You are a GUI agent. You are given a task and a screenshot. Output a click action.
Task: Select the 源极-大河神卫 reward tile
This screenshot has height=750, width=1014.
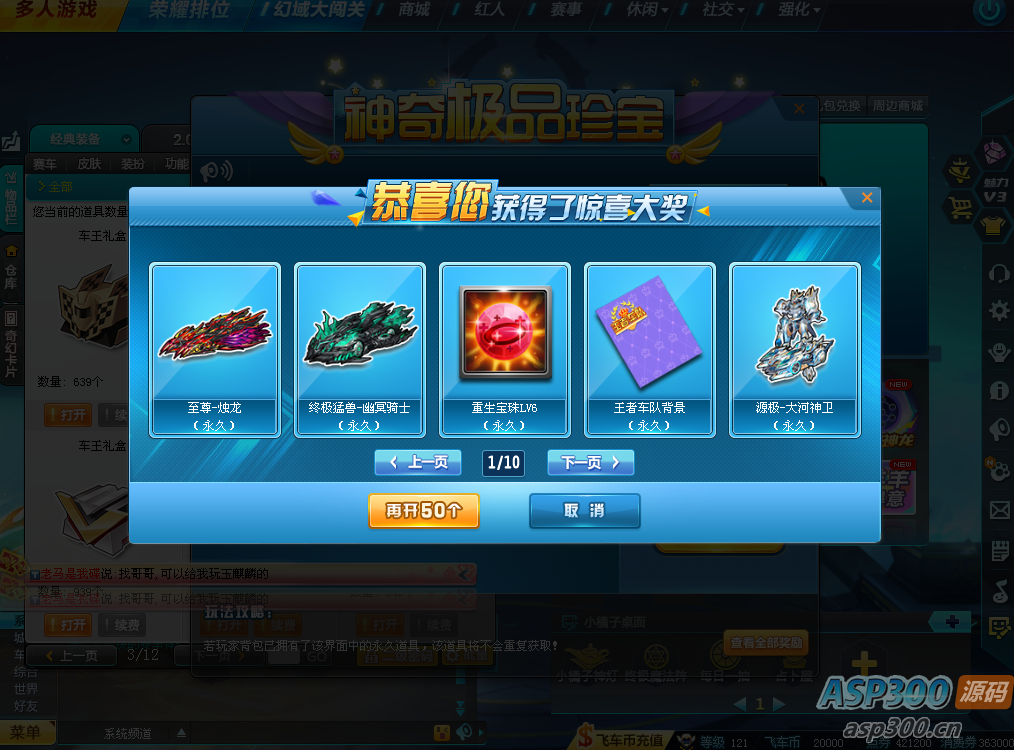[795, 349]
